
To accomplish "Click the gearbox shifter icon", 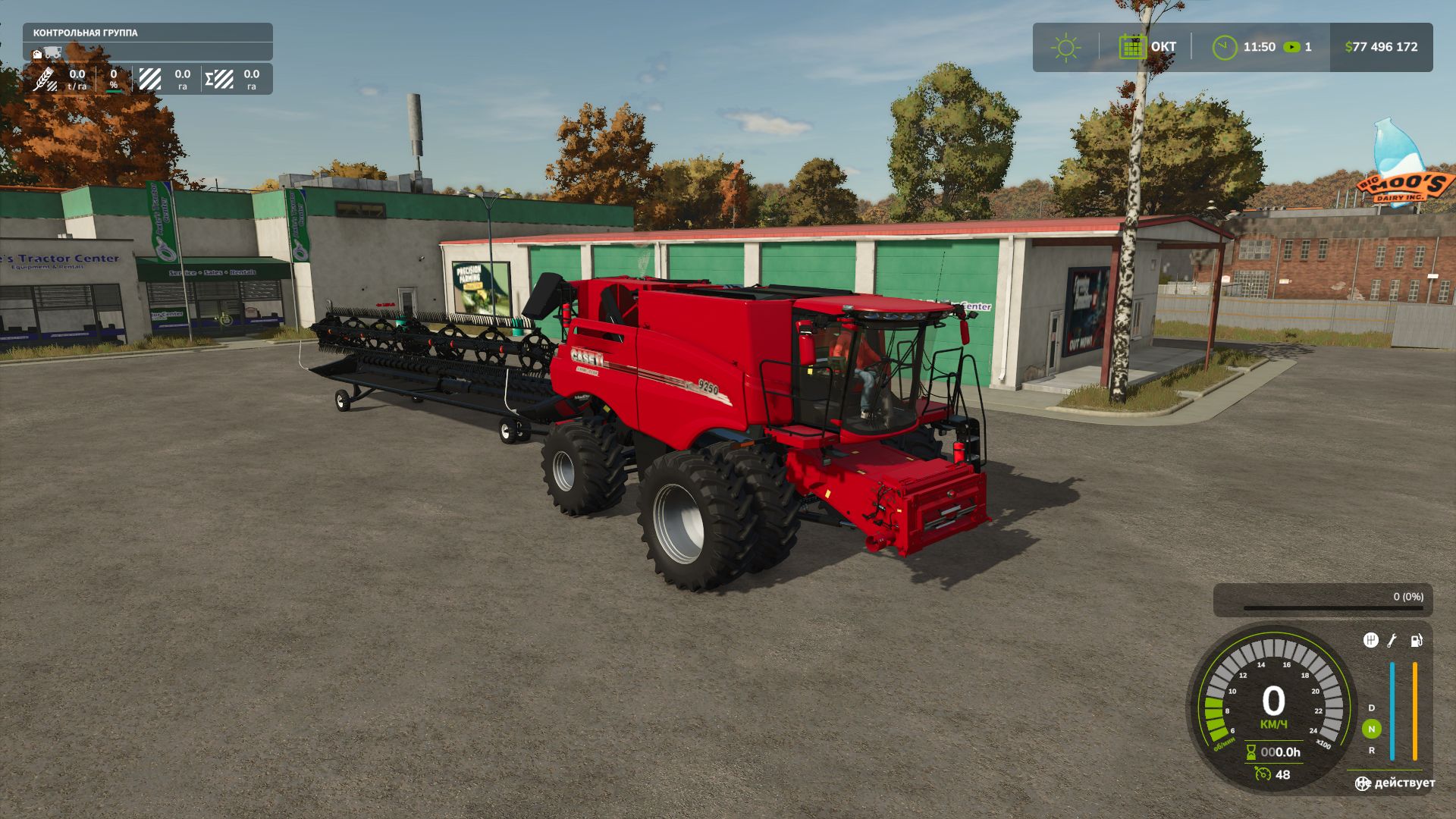I will 1370,641.
